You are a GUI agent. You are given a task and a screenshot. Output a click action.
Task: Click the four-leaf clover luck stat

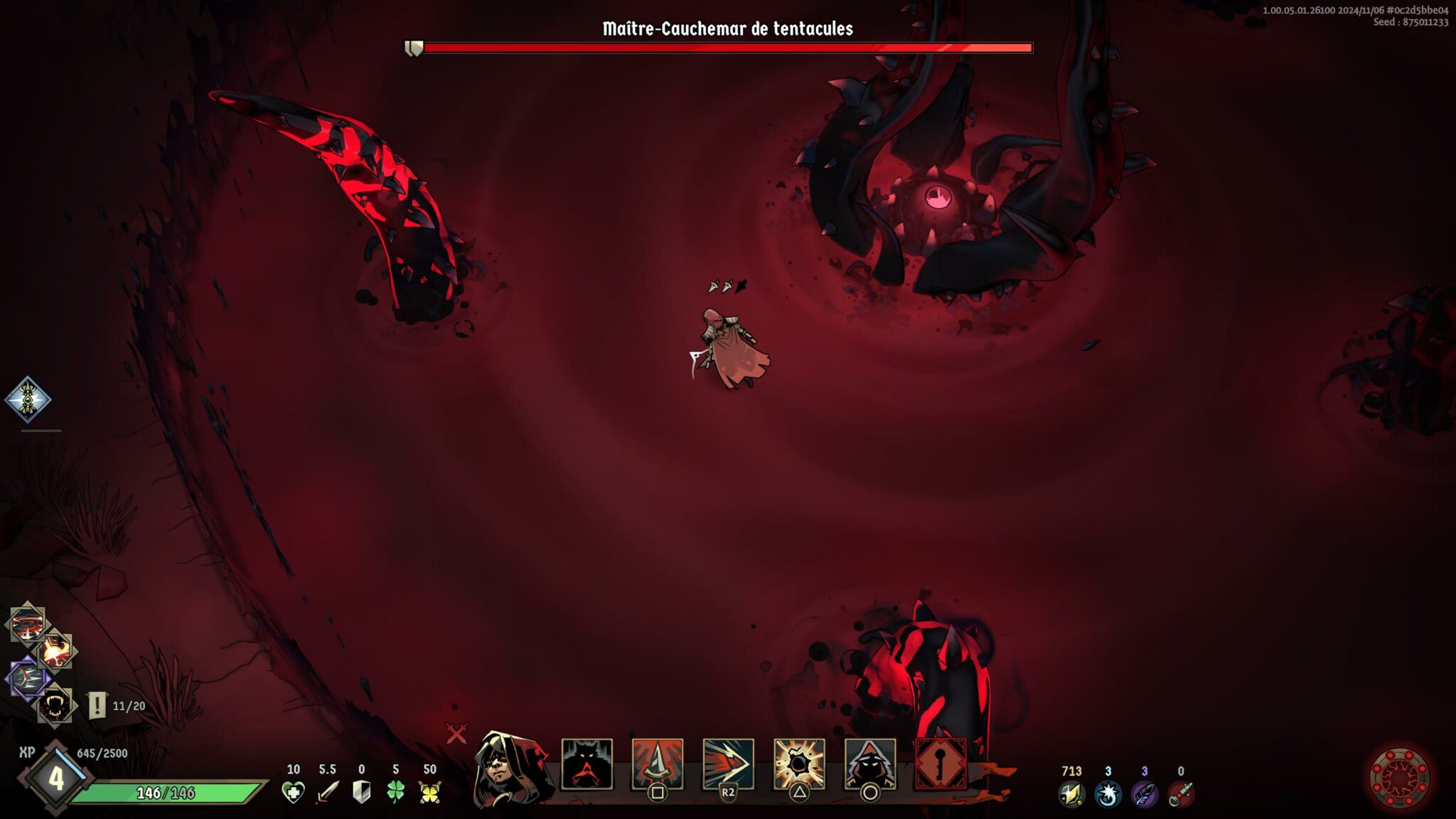pyautogui.click(x=395, y=792)
